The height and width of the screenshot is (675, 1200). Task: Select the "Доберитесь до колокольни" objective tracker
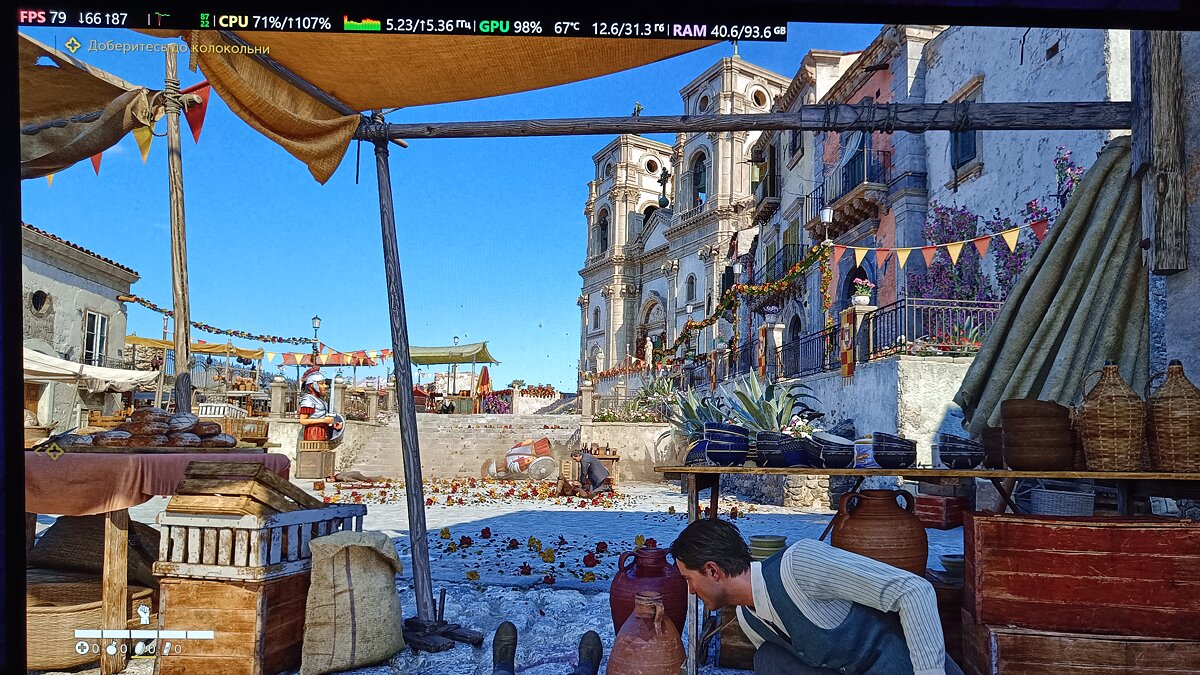[x=168, y=47]
